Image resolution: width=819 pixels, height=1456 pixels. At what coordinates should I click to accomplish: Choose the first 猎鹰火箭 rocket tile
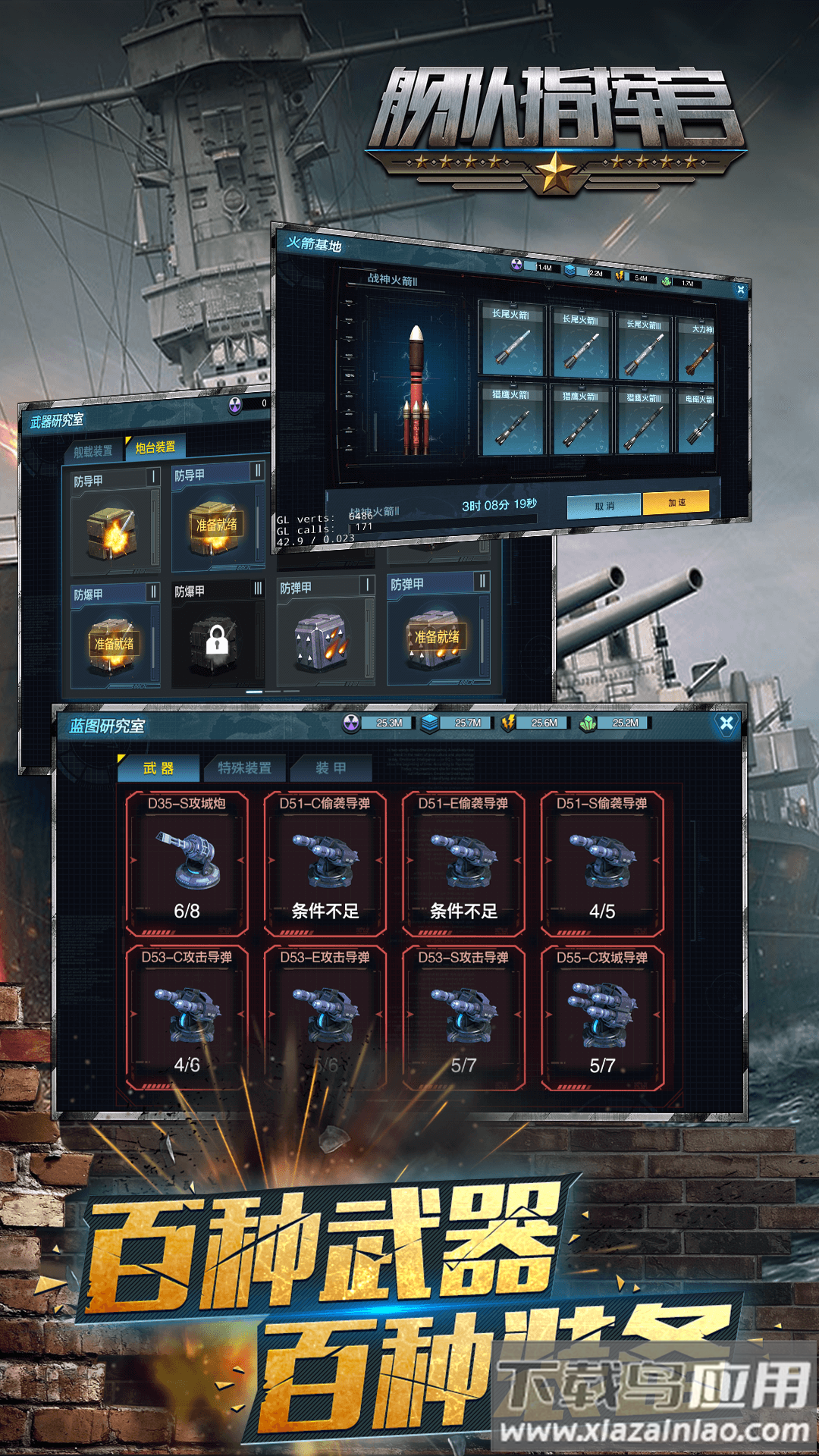[513, 419]
